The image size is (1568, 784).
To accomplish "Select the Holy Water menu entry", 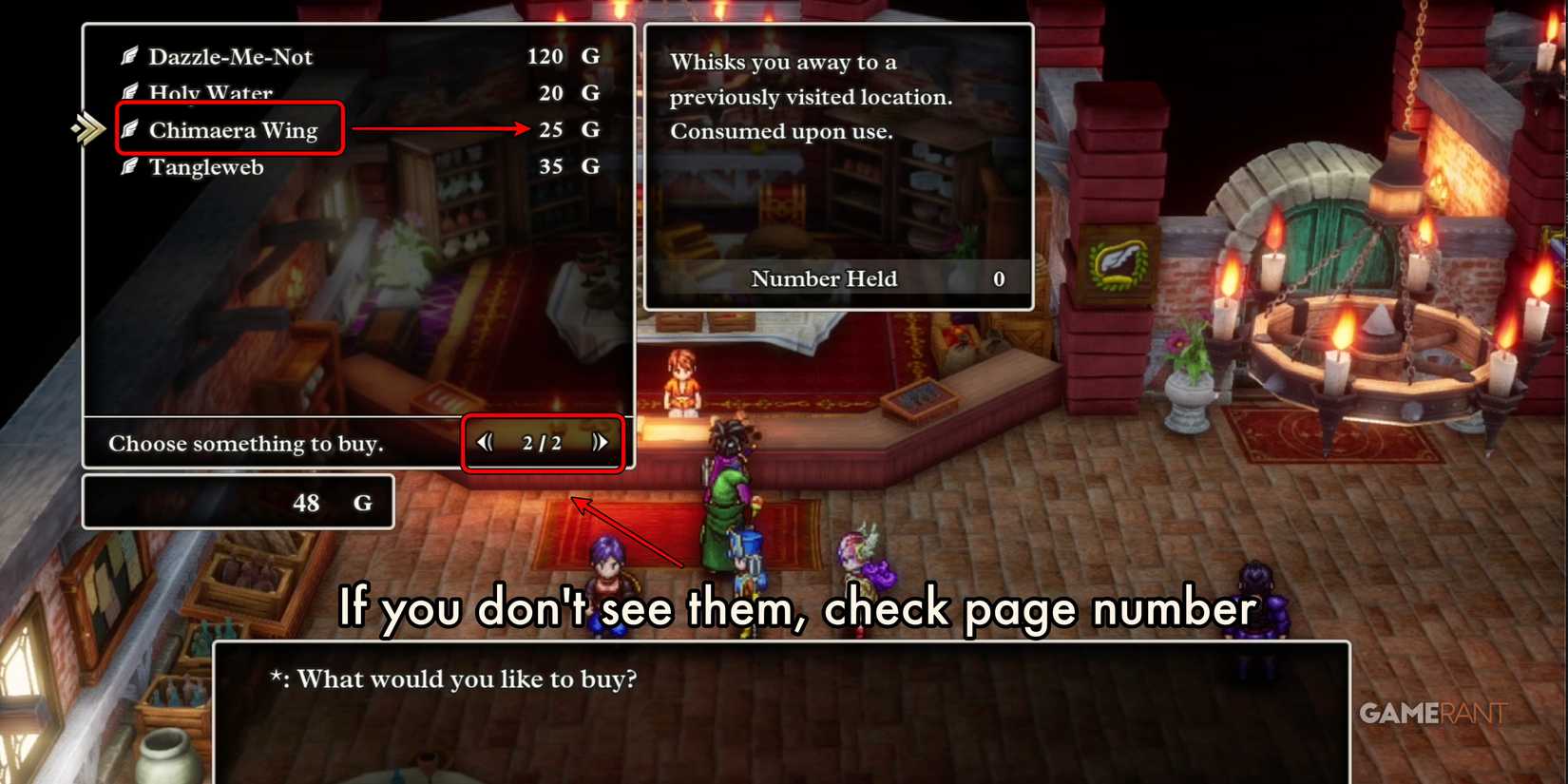I will pyautogui.click(x=210, y=92).
